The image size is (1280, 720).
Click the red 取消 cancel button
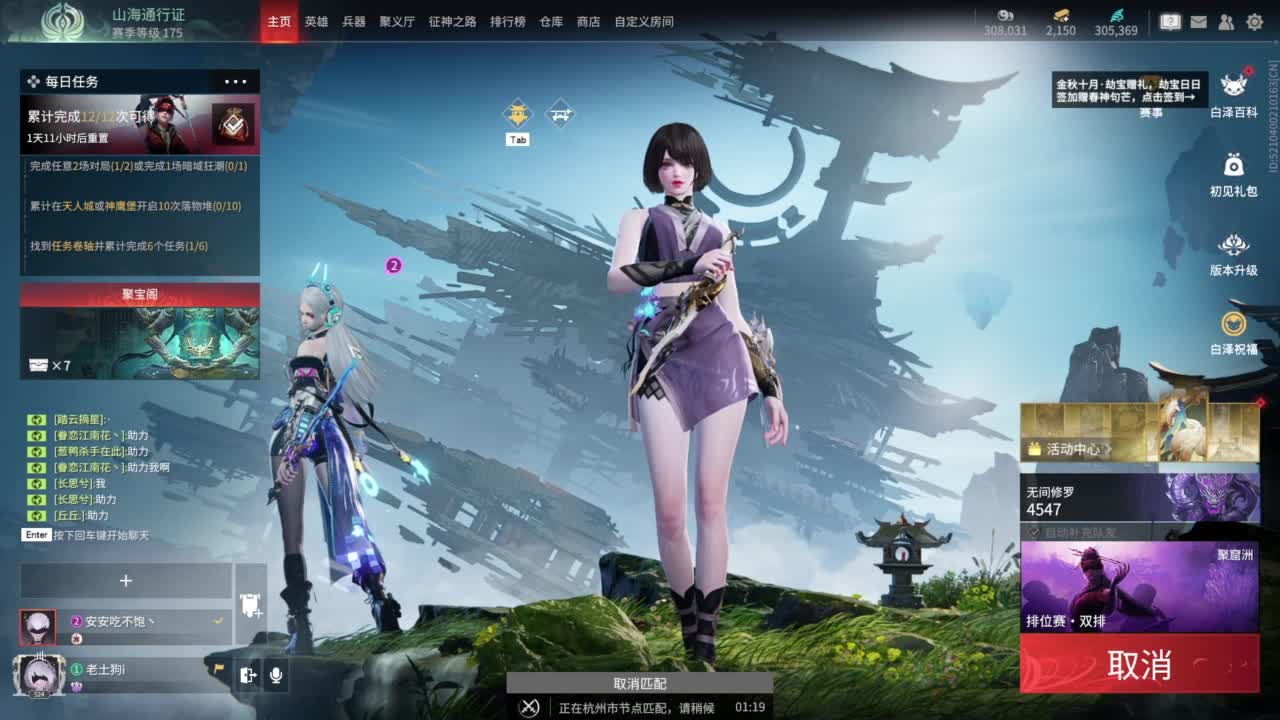[1140, 662]
